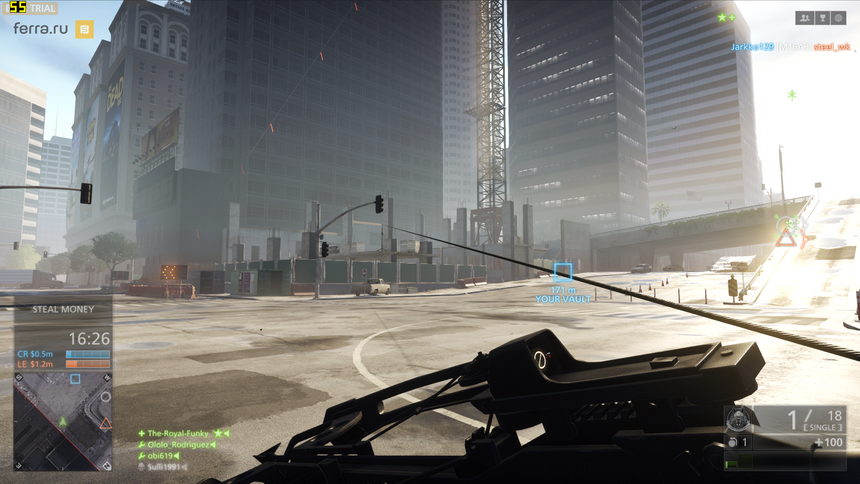Open the minimap
The width and height of the screenshot is (860, 484).
(x=62, y=421)
